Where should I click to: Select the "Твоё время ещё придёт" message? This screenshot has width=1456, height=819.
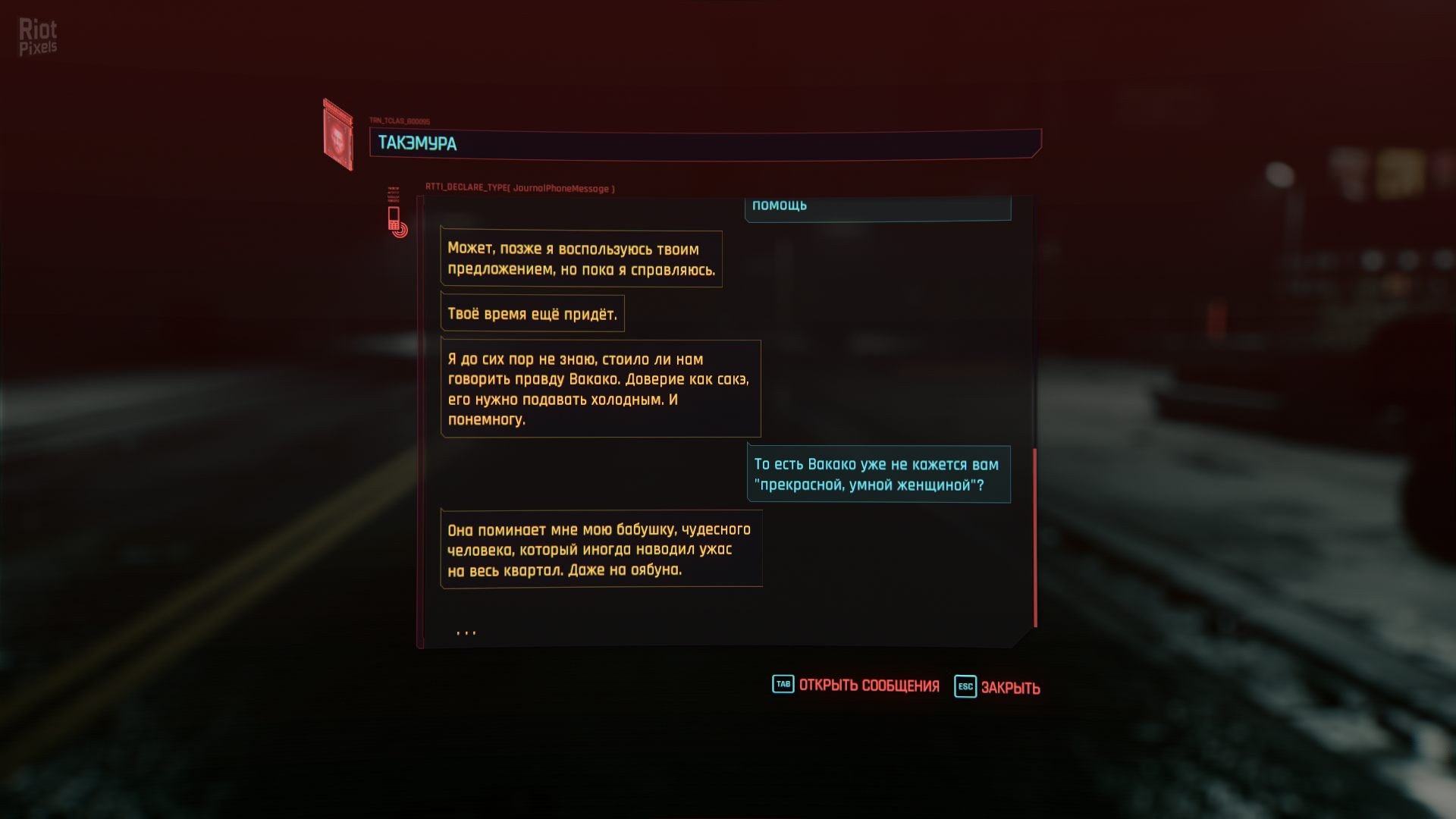coord(532,314)
